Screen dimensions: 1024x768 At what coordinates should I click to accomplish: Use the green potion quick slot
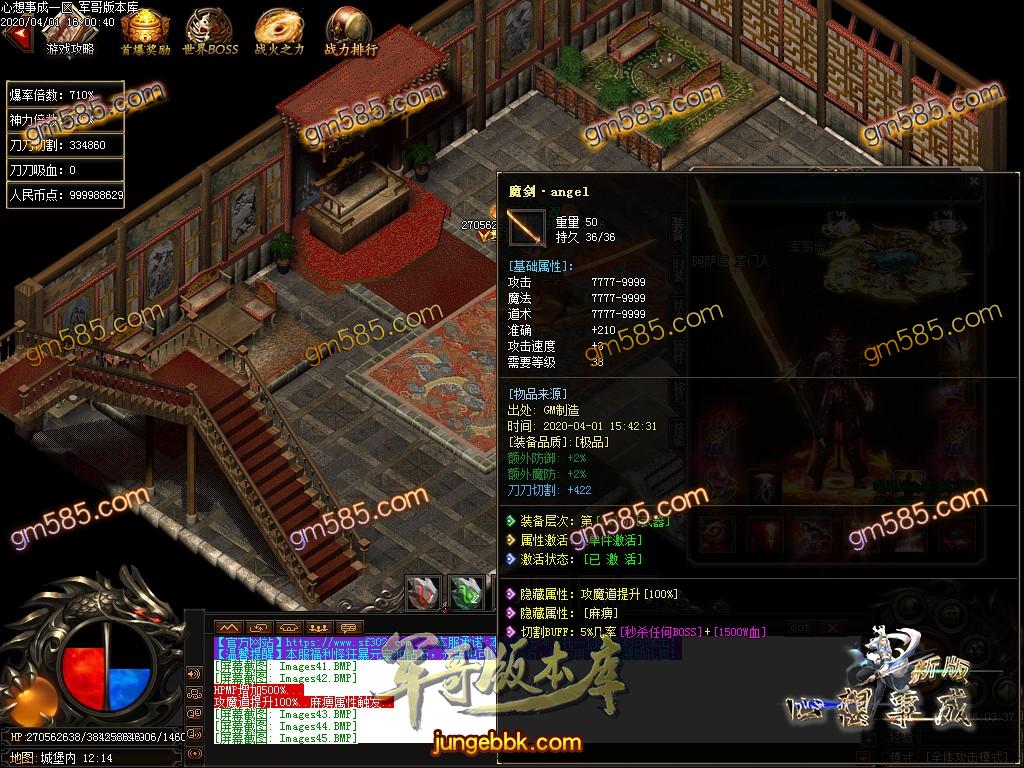[x=465, y=592]
